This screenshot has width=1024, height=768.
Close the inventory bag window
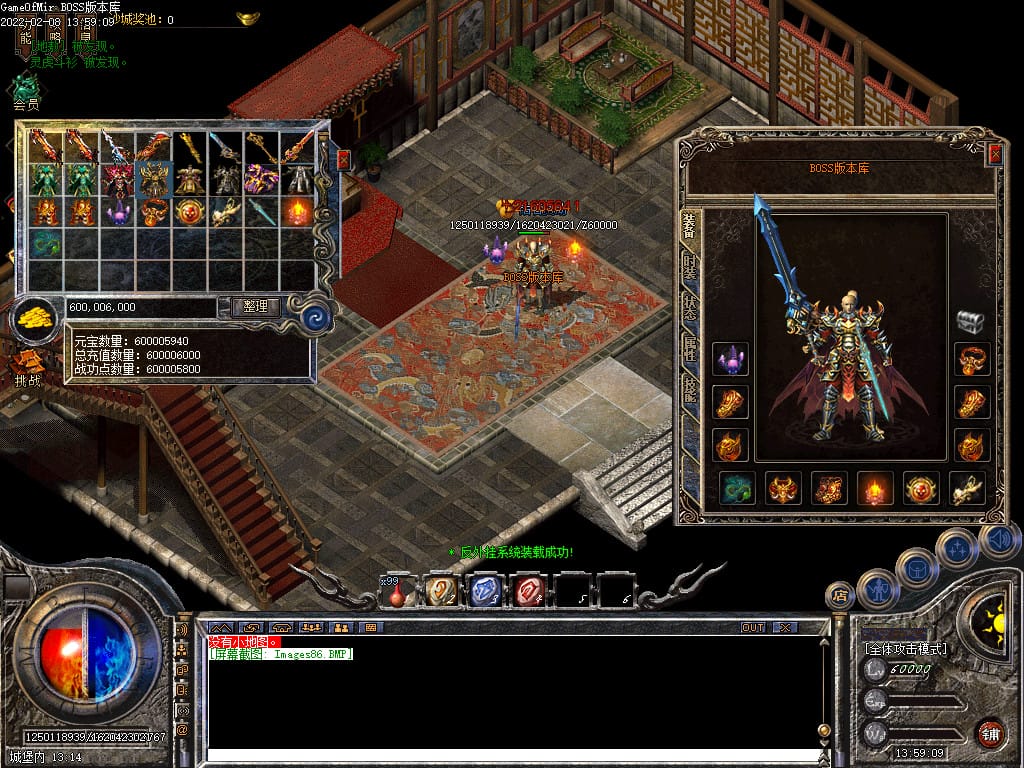343,160
